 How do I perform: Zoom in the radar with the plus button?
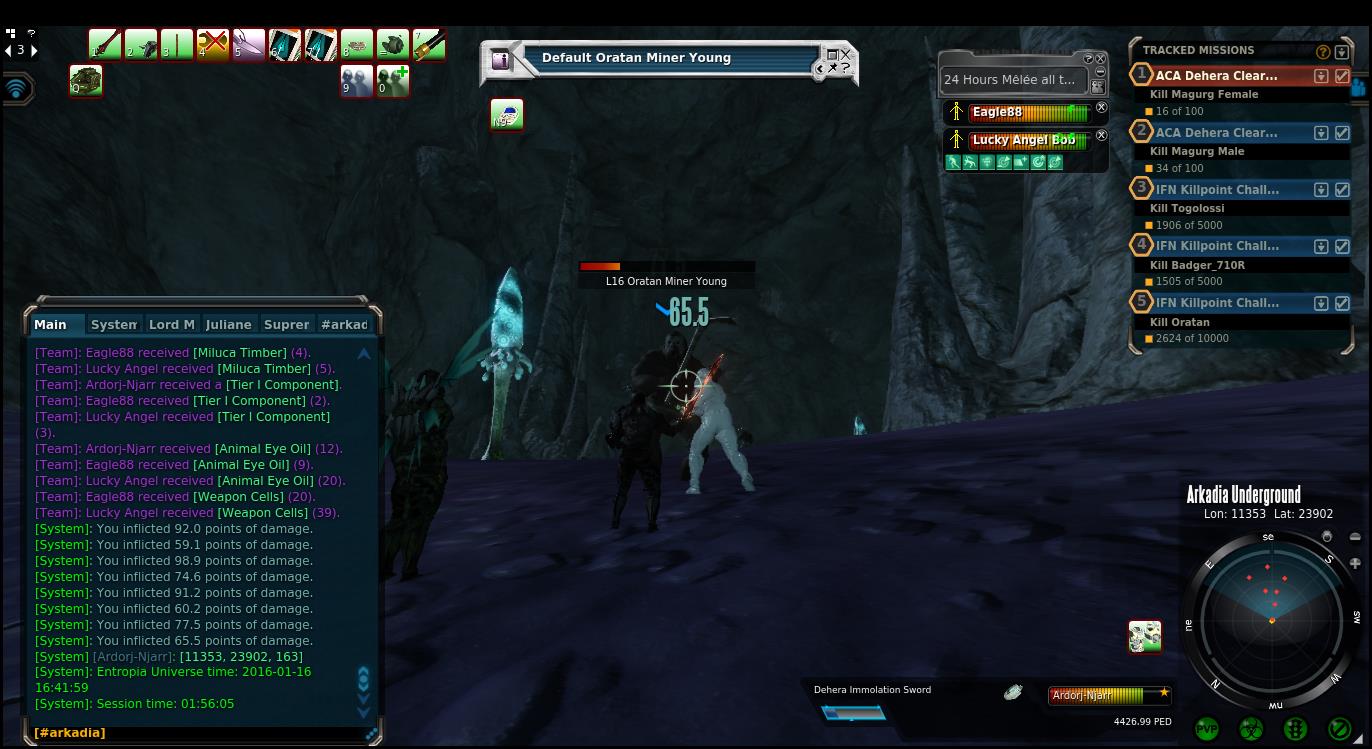[x=1355, y=563]
